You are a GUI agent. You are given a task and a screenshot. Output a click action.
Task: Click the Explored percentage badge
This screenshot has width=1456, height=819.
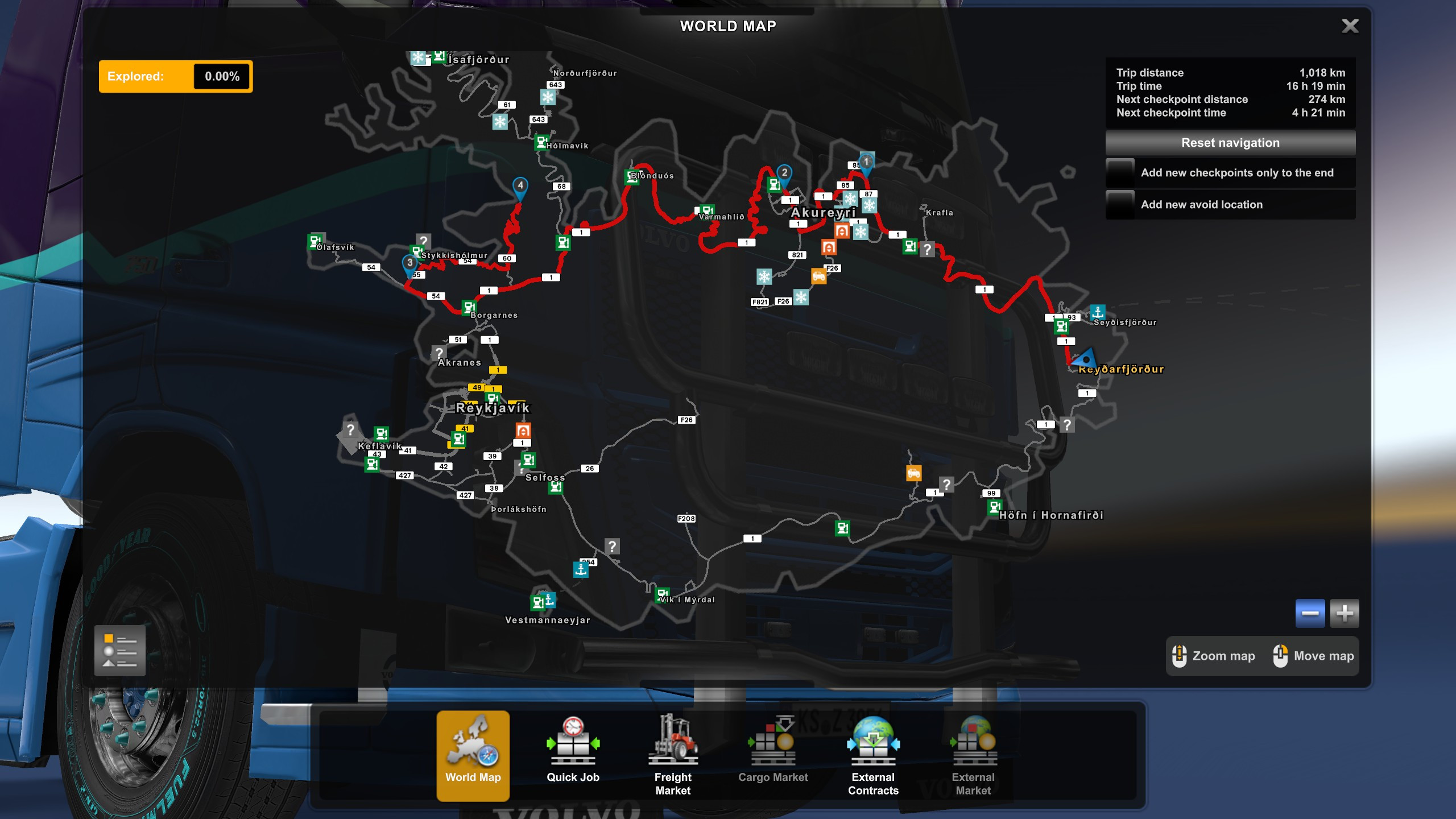pos(174,76)
